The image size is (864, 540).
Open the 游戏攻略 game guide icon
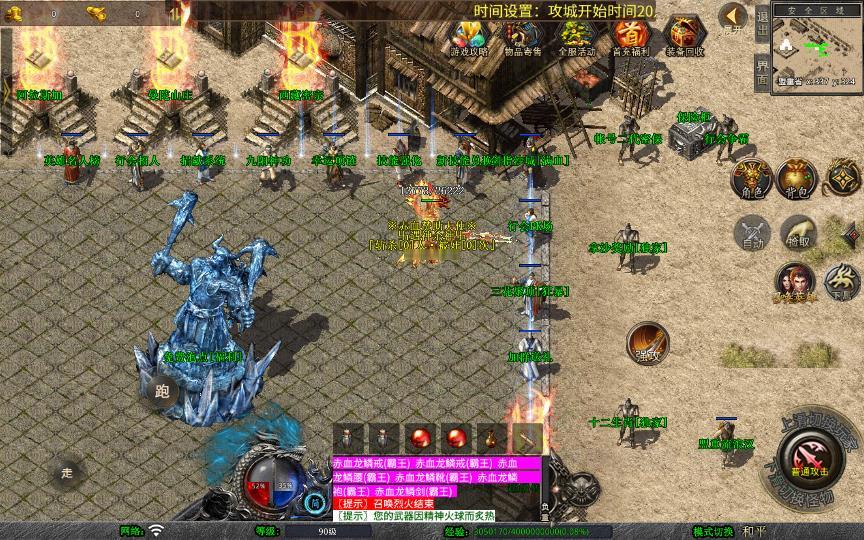tap(469, 37)
